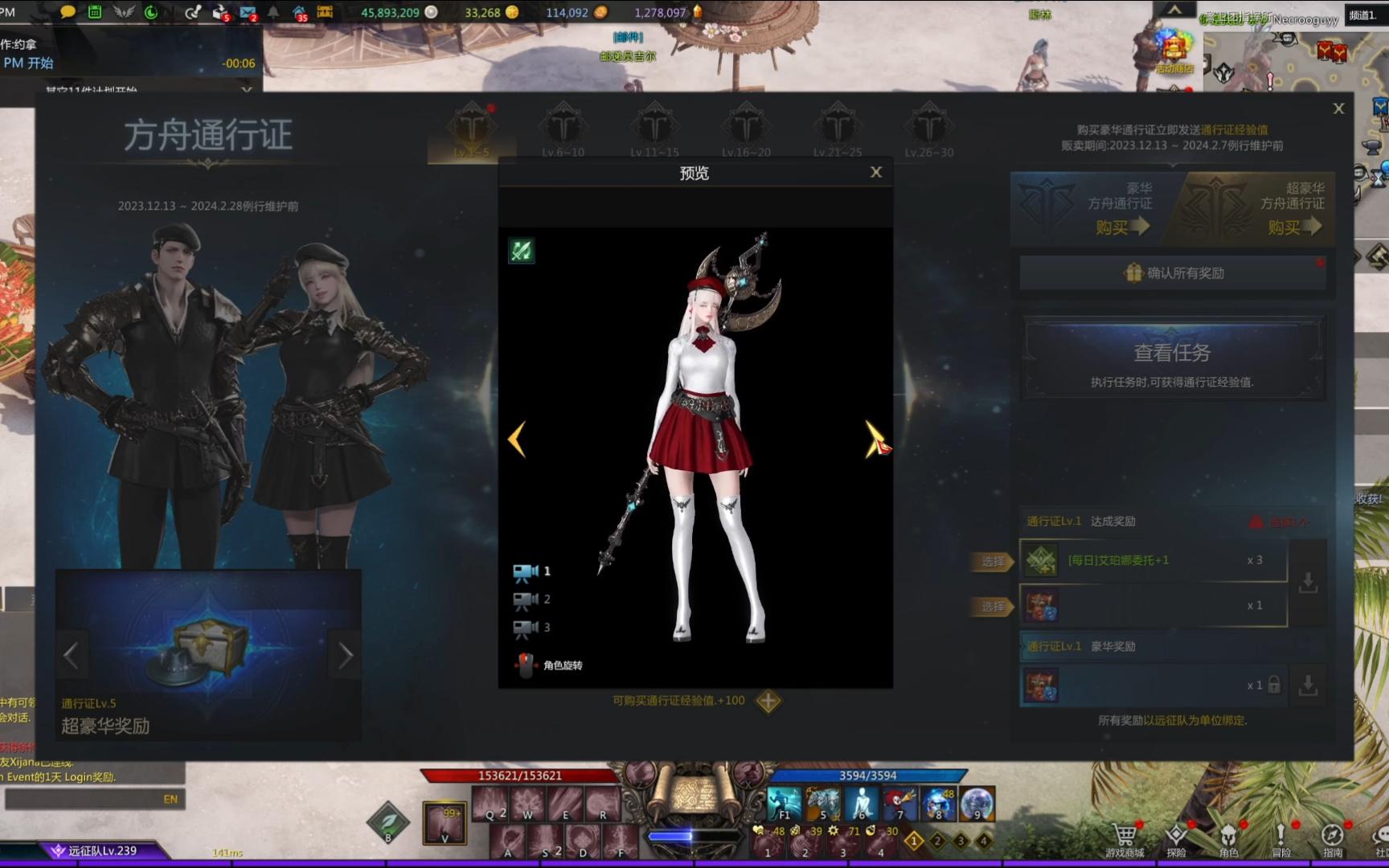Click 确认所有奖励 to claim all rewards
Image resolution: width=1389 pixels, height=868 pixels.
point(1173,273)
